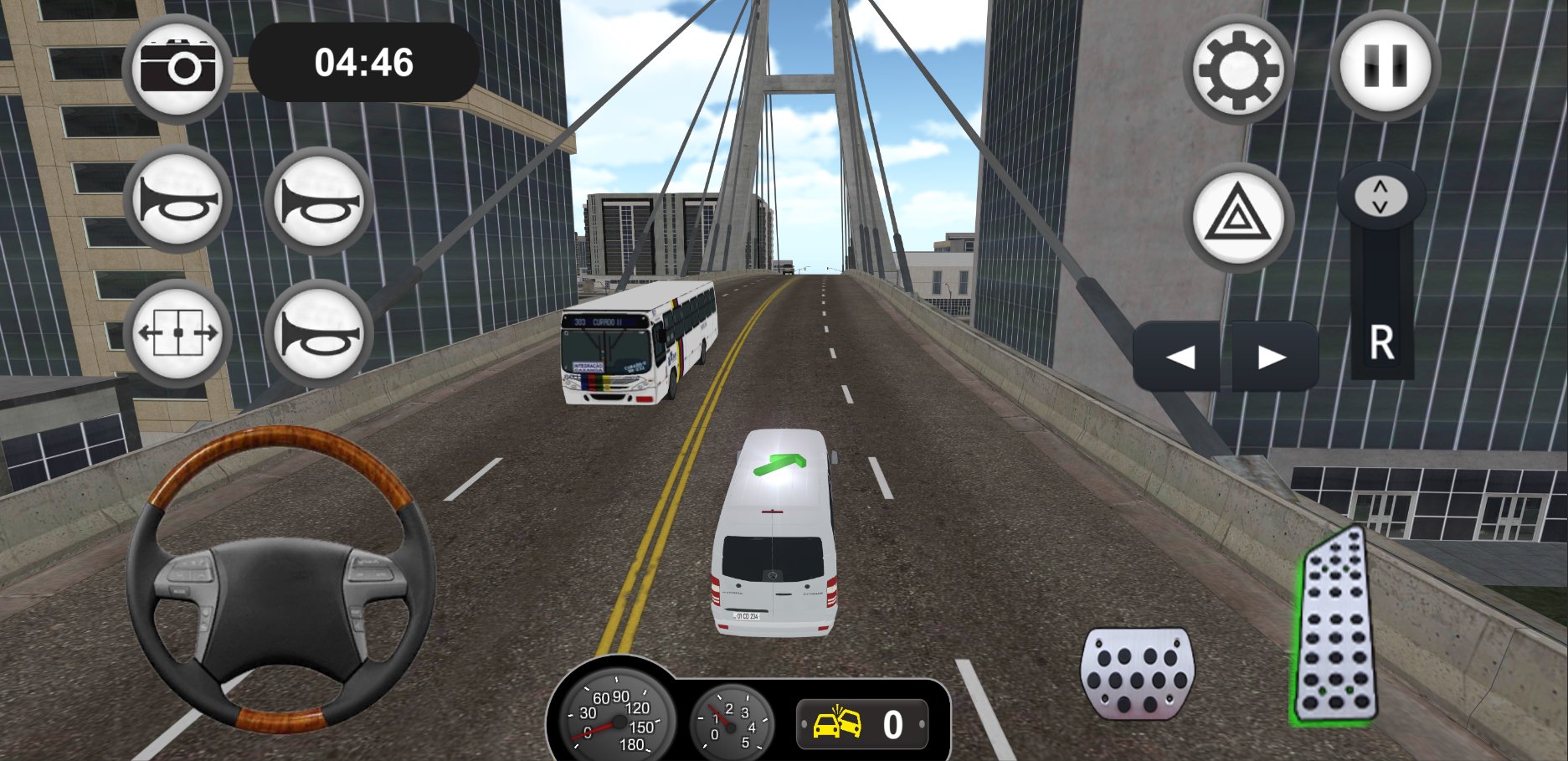Viewport: 1568px width, 761px height.
Task: Open settings with the gear icon
Action: click(1238, 69)
